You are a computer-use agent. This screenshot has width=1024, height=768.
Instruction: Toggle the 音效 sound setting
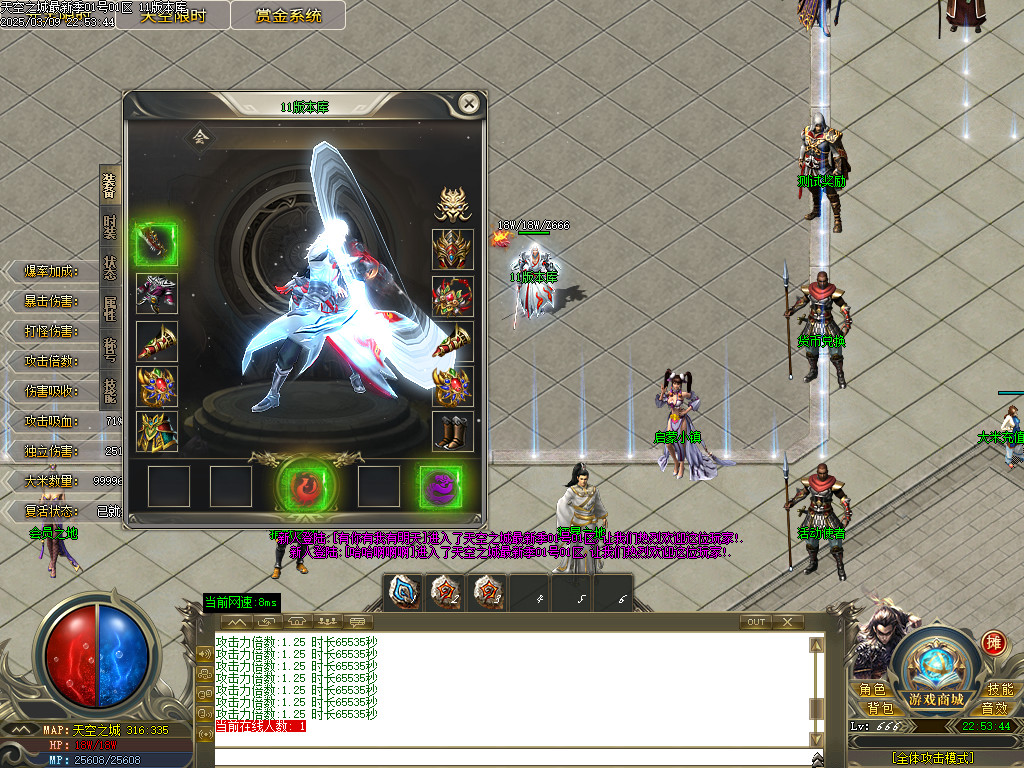click(x=994, y=709)
